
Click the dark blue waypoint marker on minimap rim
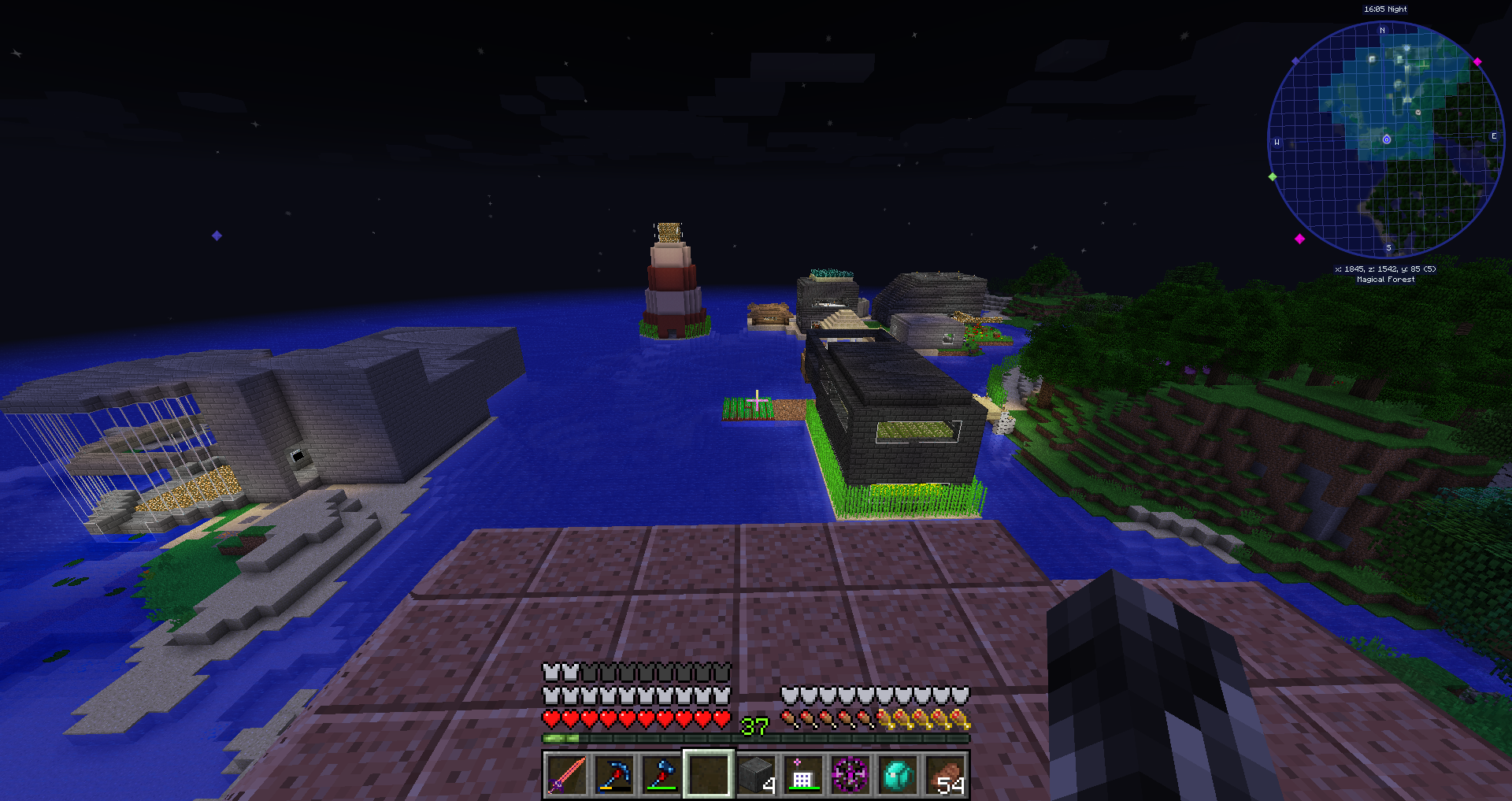[x=1295, y=61]
